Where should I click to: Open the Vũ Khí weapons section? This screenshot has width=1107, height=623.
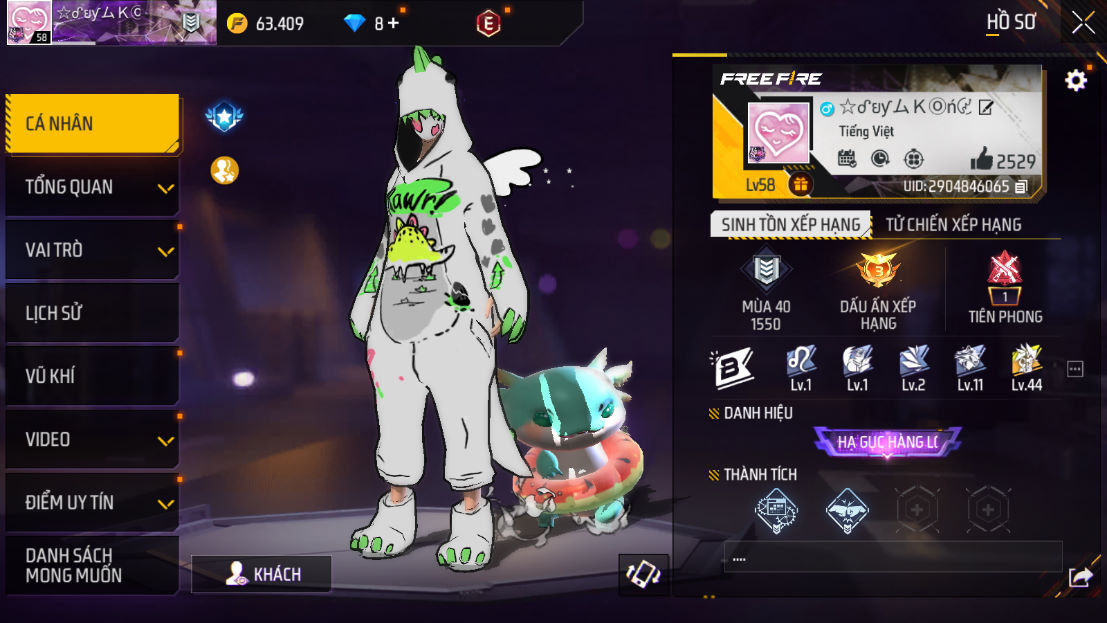(92, 376)
